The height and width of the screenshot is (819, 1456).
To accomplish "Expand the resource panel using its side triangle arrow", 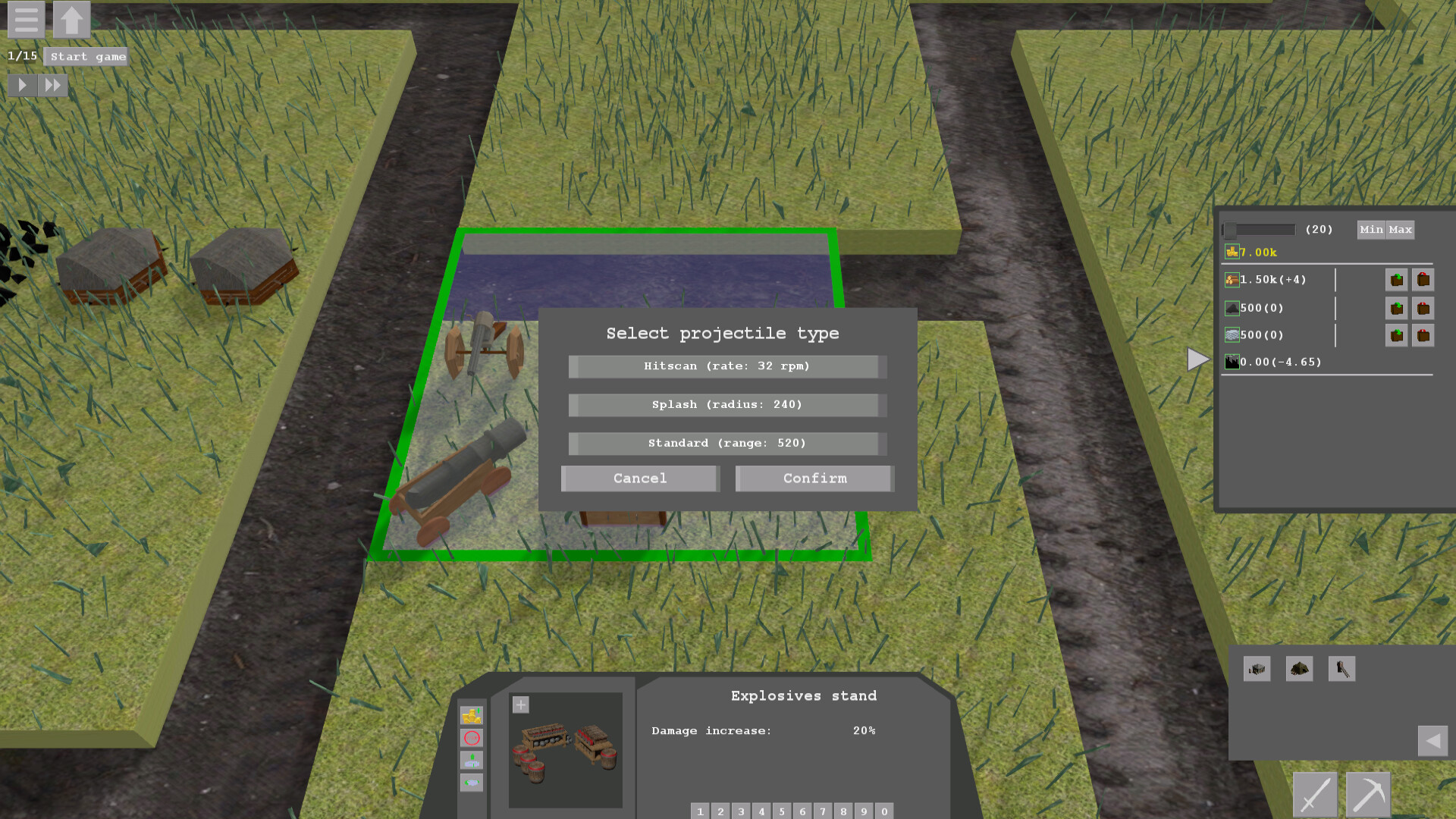I will pos(1197,359).
